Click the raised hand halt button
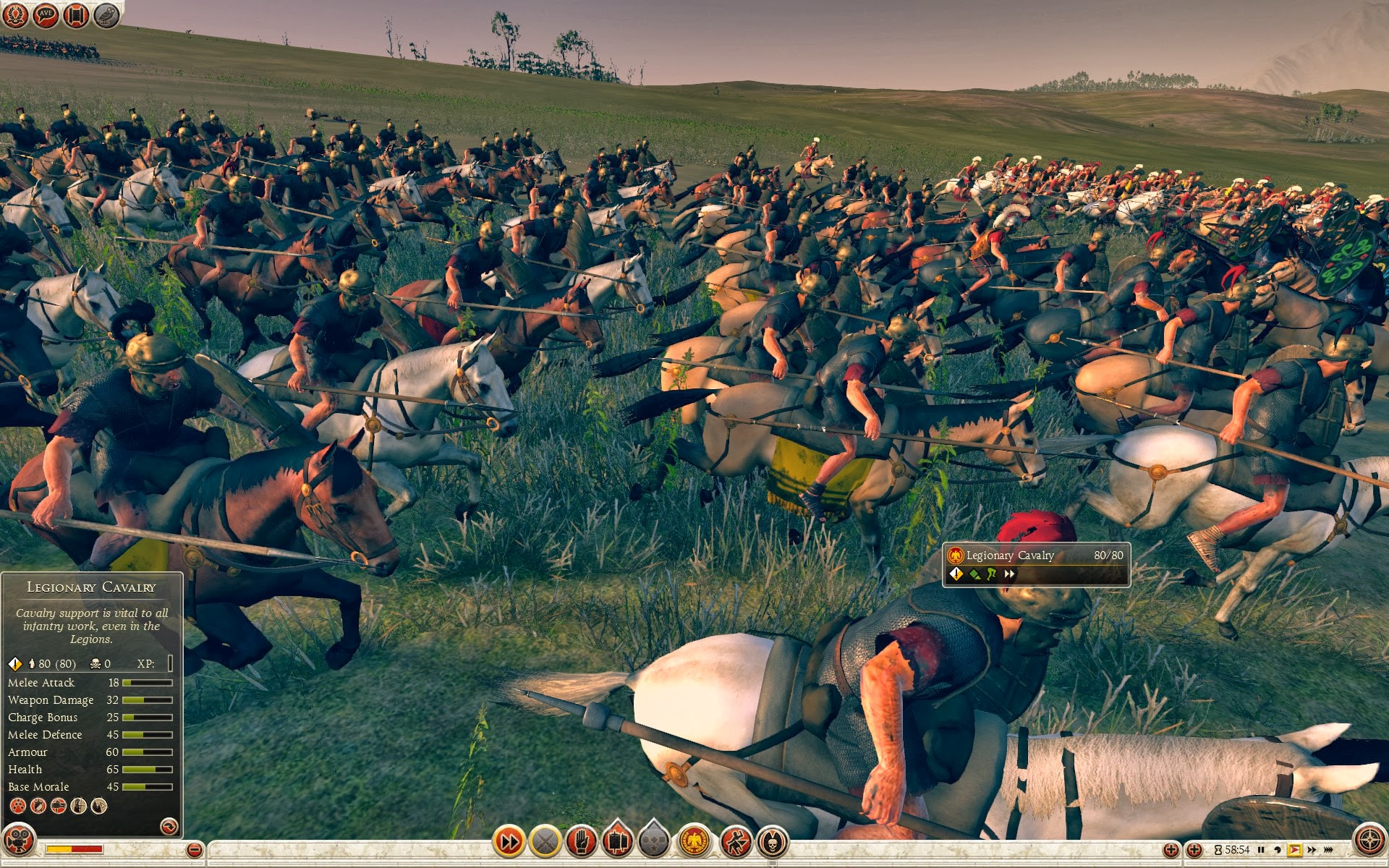The width and height of the screenshot is (1389, 868). click(x=582, y=841)
